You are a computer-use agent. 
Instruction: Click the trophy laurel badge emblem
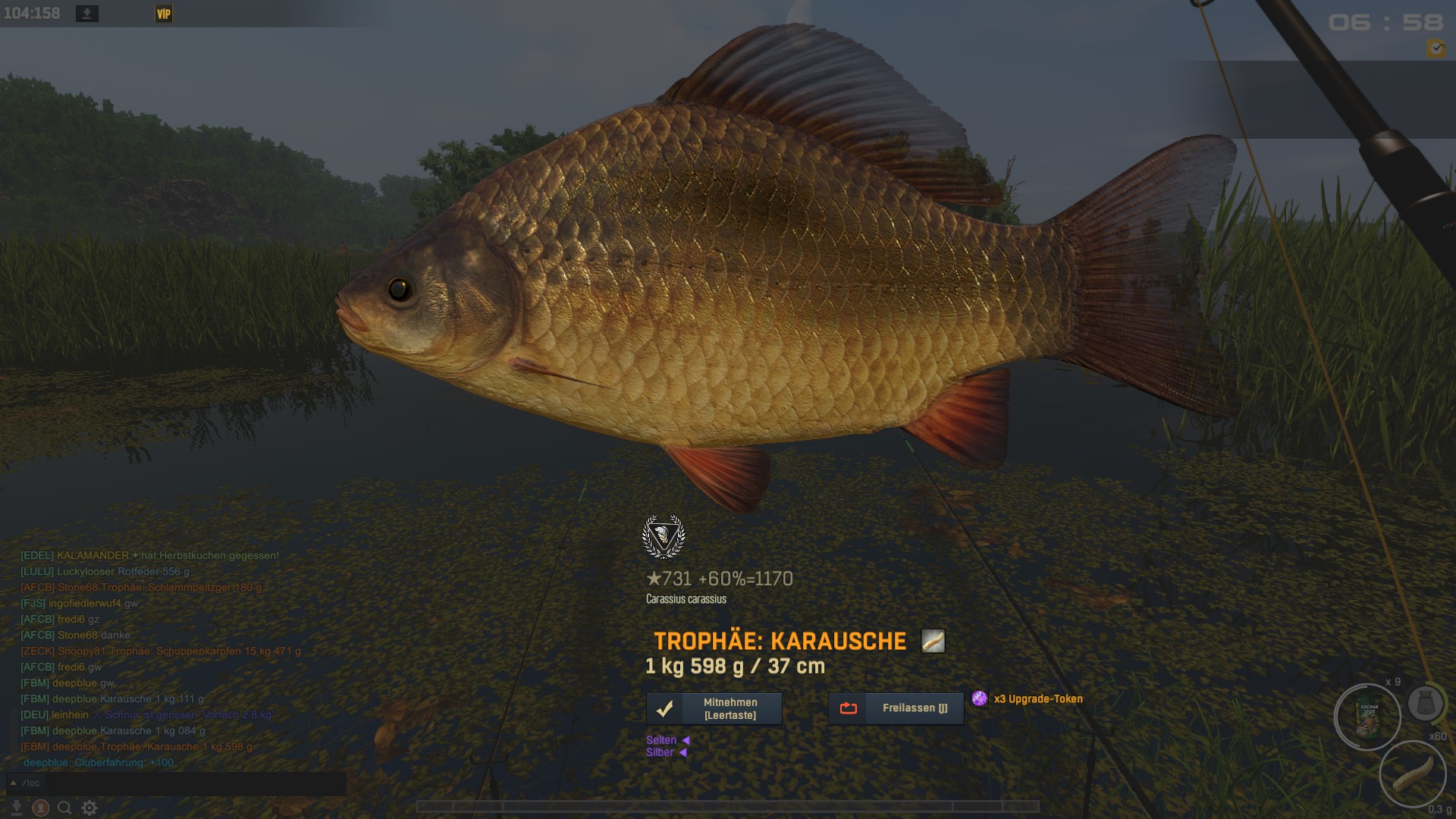(x=664, y=536)
